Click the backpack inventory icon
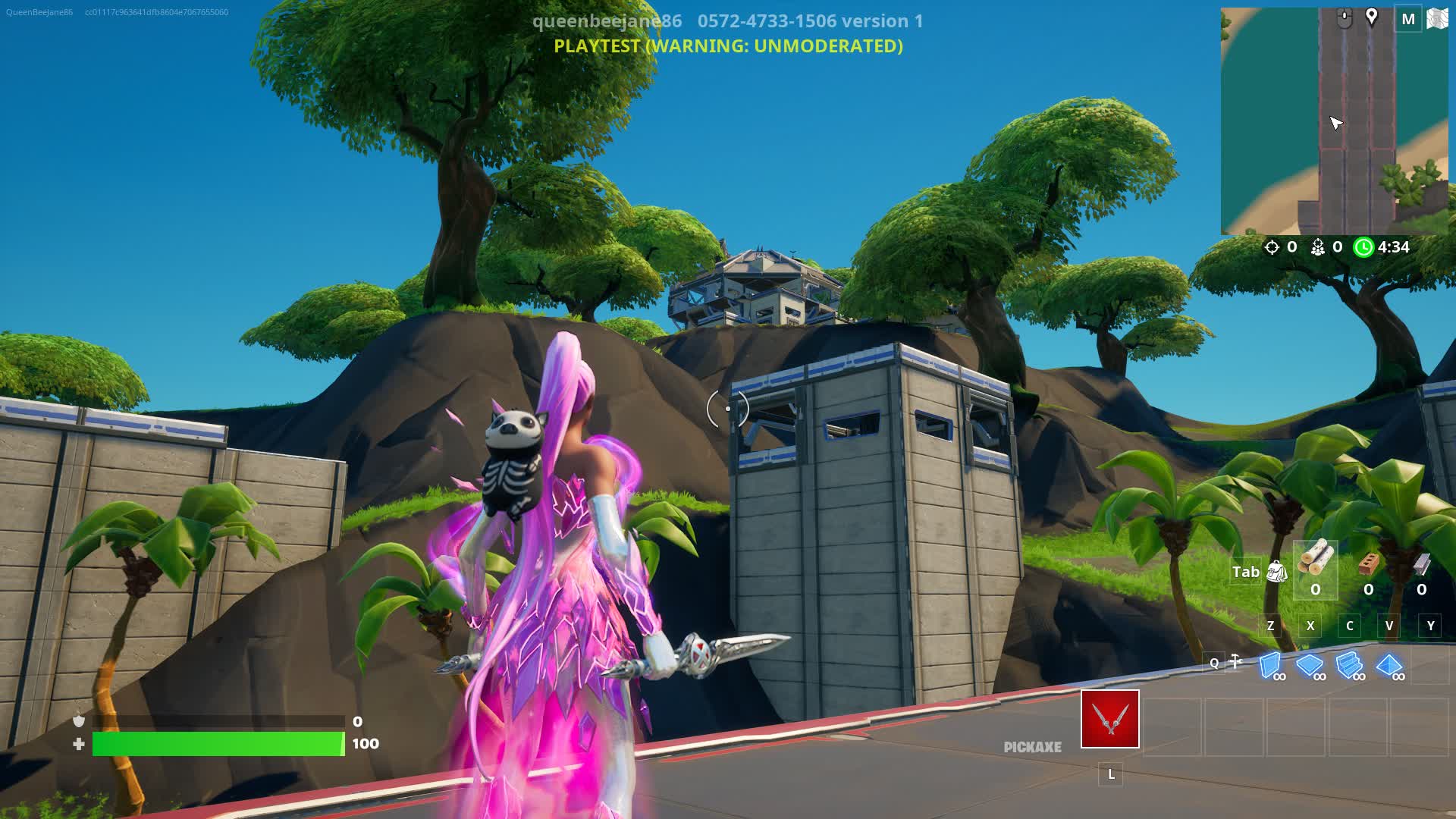Image resolution: width=1456 pixels, height=819 pixels. pyautogui.click(x=1277, y=572)
